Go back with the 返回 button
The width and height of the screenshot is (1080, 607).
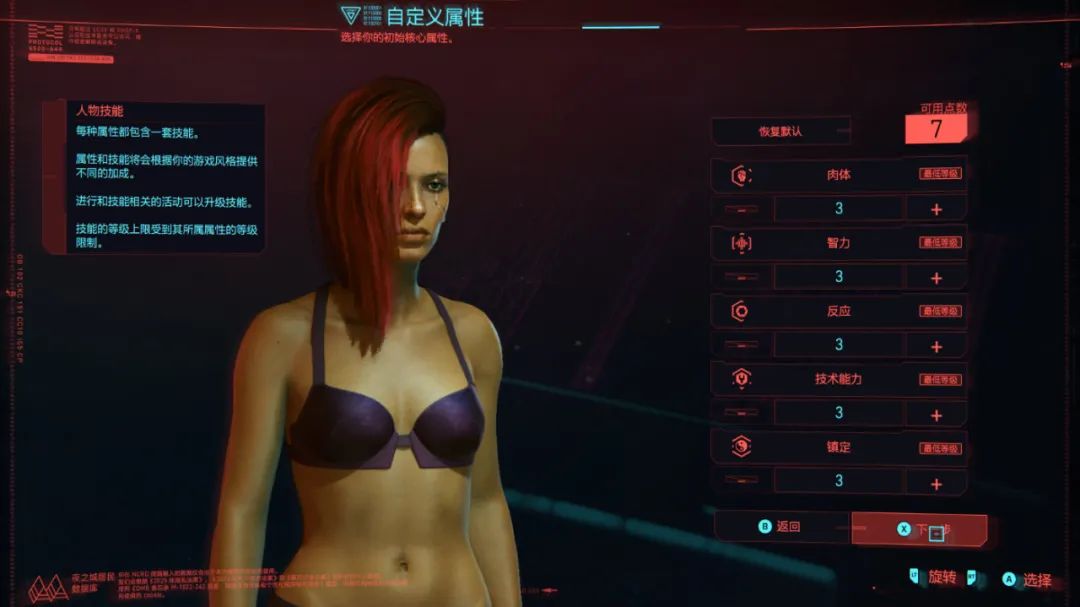tap(780, 527)
